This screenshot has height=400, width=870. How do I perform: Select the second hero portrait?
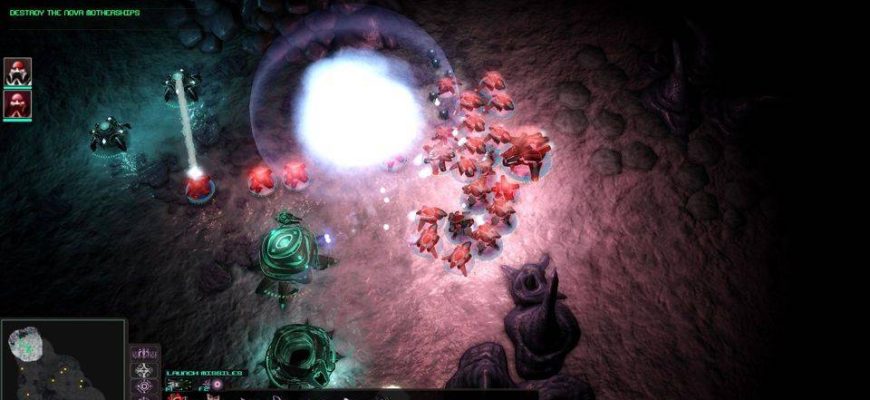tap(18, 104)
